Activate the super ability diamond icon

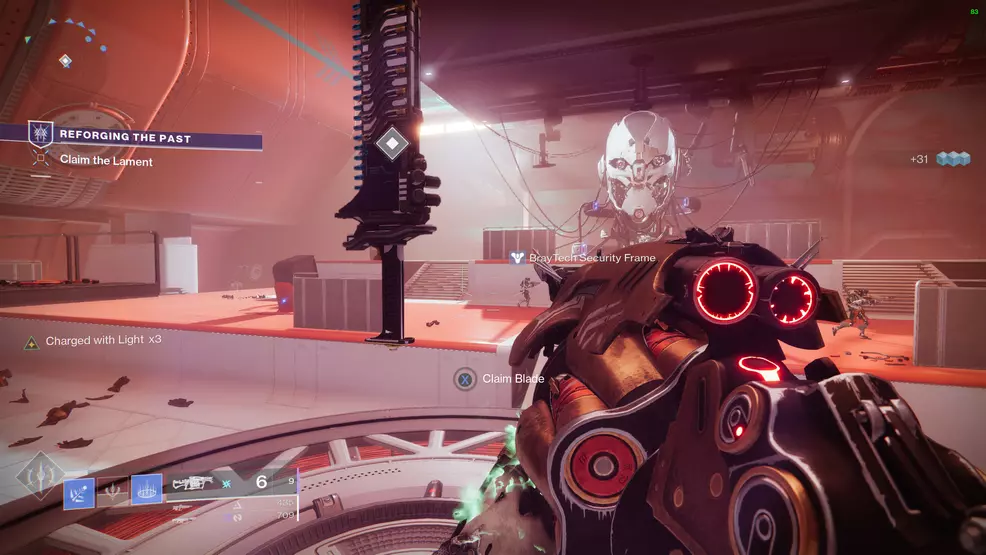coord(39,476)
